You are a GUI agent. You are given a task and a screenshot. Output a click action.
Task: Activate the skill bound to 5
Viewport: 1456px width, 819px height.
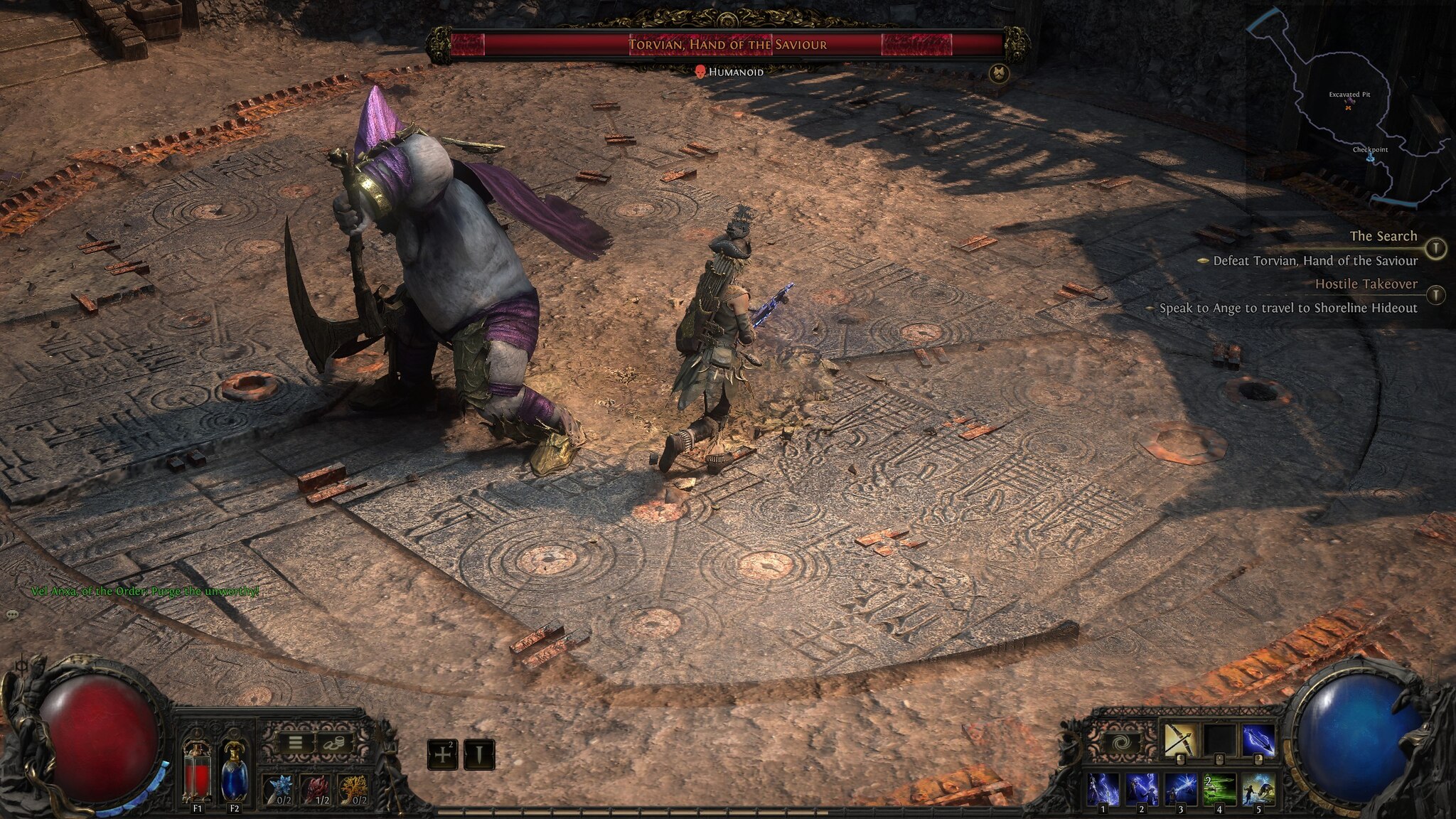pyautogui.click(x=1258, y=789)
